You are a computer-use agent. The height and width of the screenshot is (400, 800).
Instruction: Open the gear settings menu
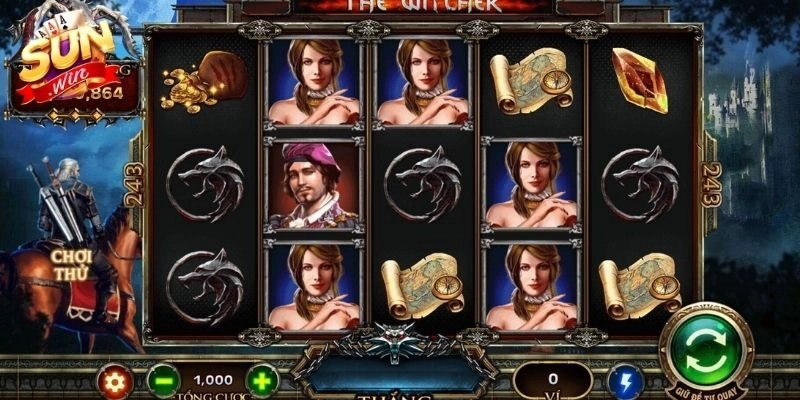pyautogui.click(x=113, y=381)
